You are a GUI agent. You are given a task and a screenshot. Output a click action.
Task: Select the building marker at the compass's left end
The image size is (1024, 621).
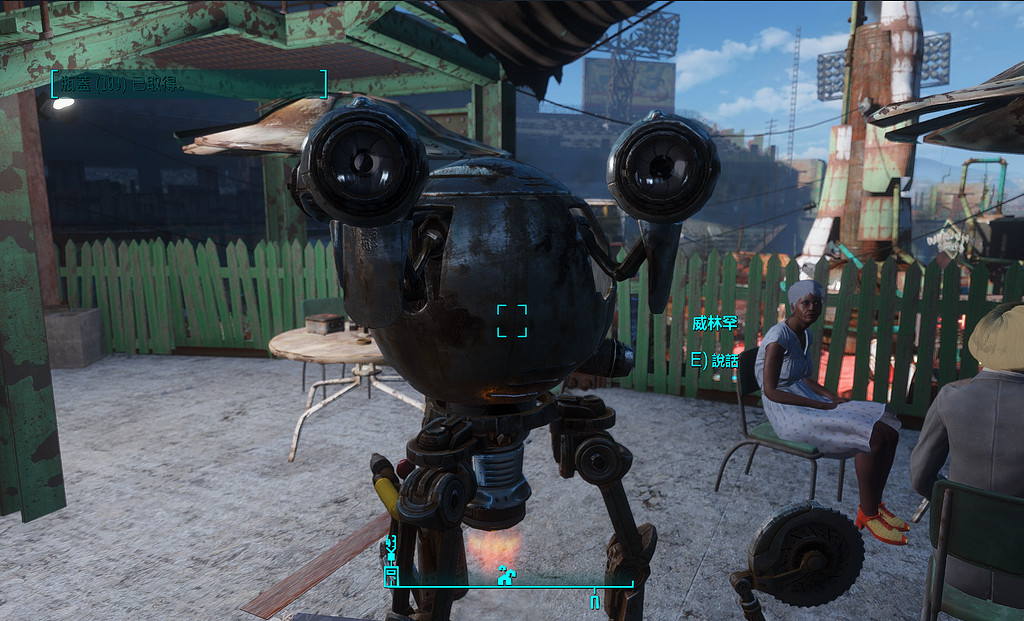391,576
